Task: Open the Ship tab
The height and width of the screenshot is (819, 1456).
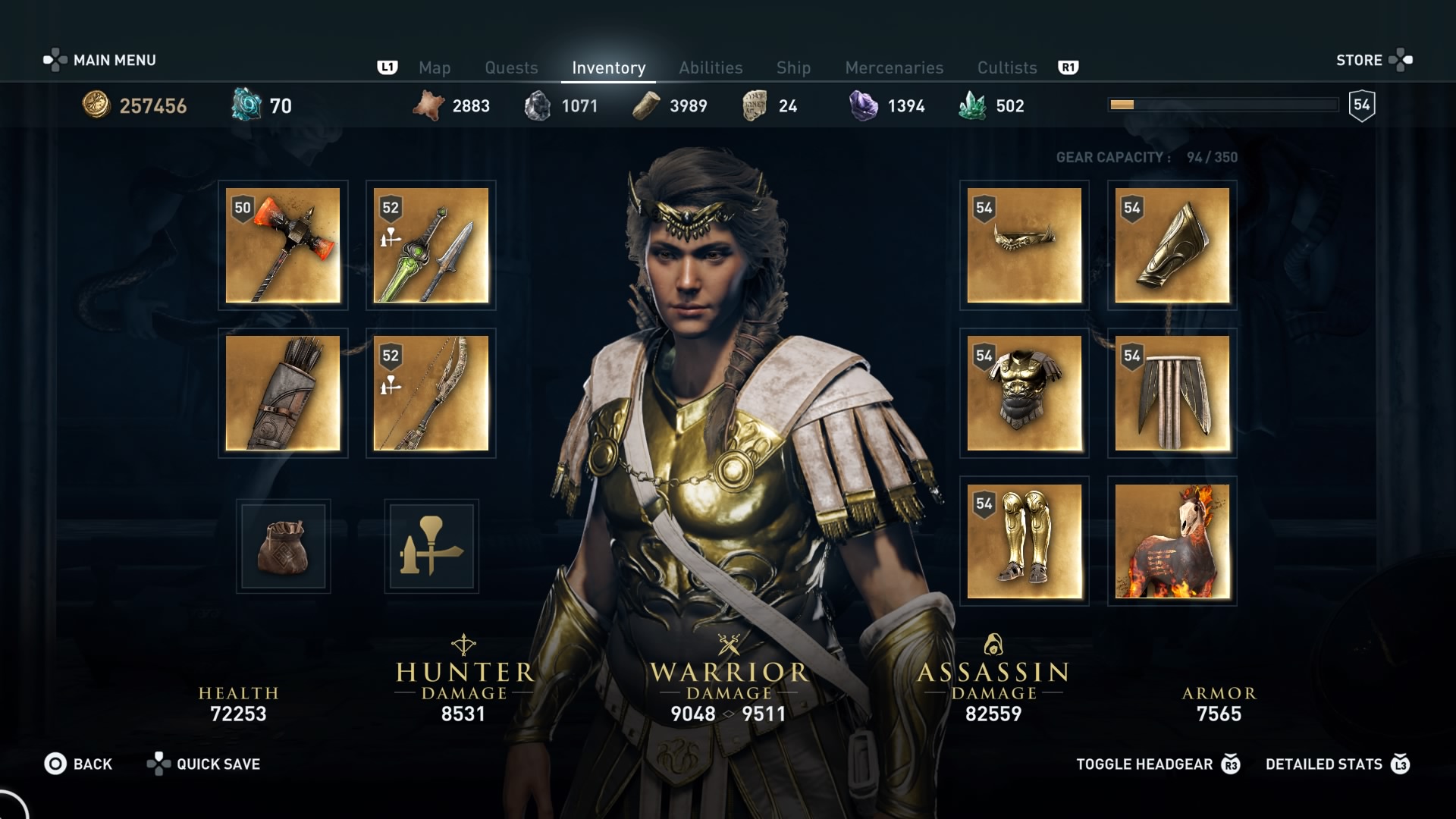Action: click(793, 67)
